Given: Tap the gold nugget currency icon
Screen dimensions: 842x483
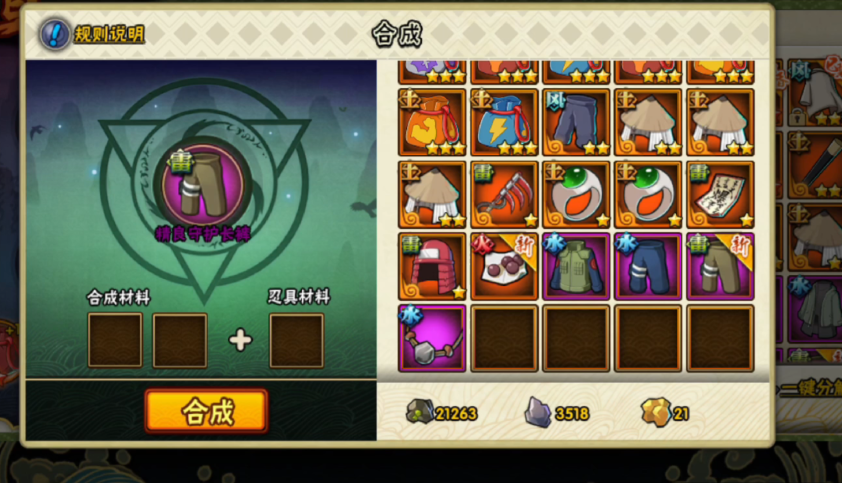Looking at the screenshot, I should click(x=654, y=412).
